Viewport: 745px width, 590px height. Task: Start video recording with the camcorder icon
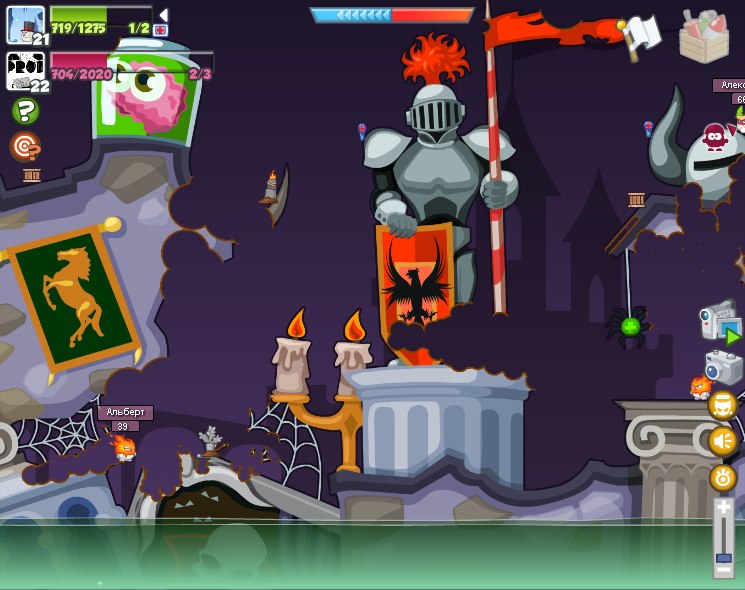(721, 322)
